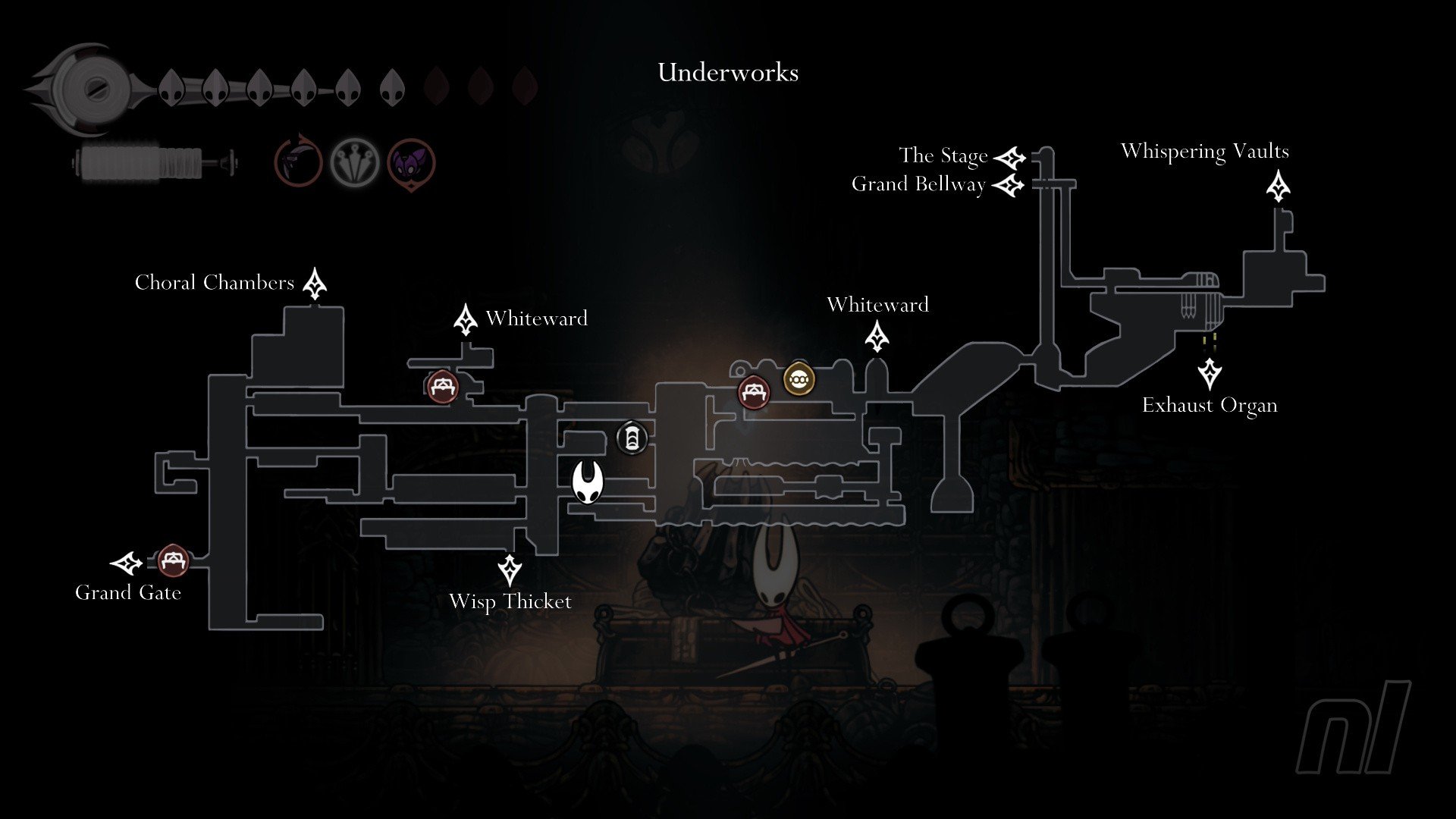
Task: Select the curved blade tool icon
Action: pyautogui.click(x=298, y=162)
